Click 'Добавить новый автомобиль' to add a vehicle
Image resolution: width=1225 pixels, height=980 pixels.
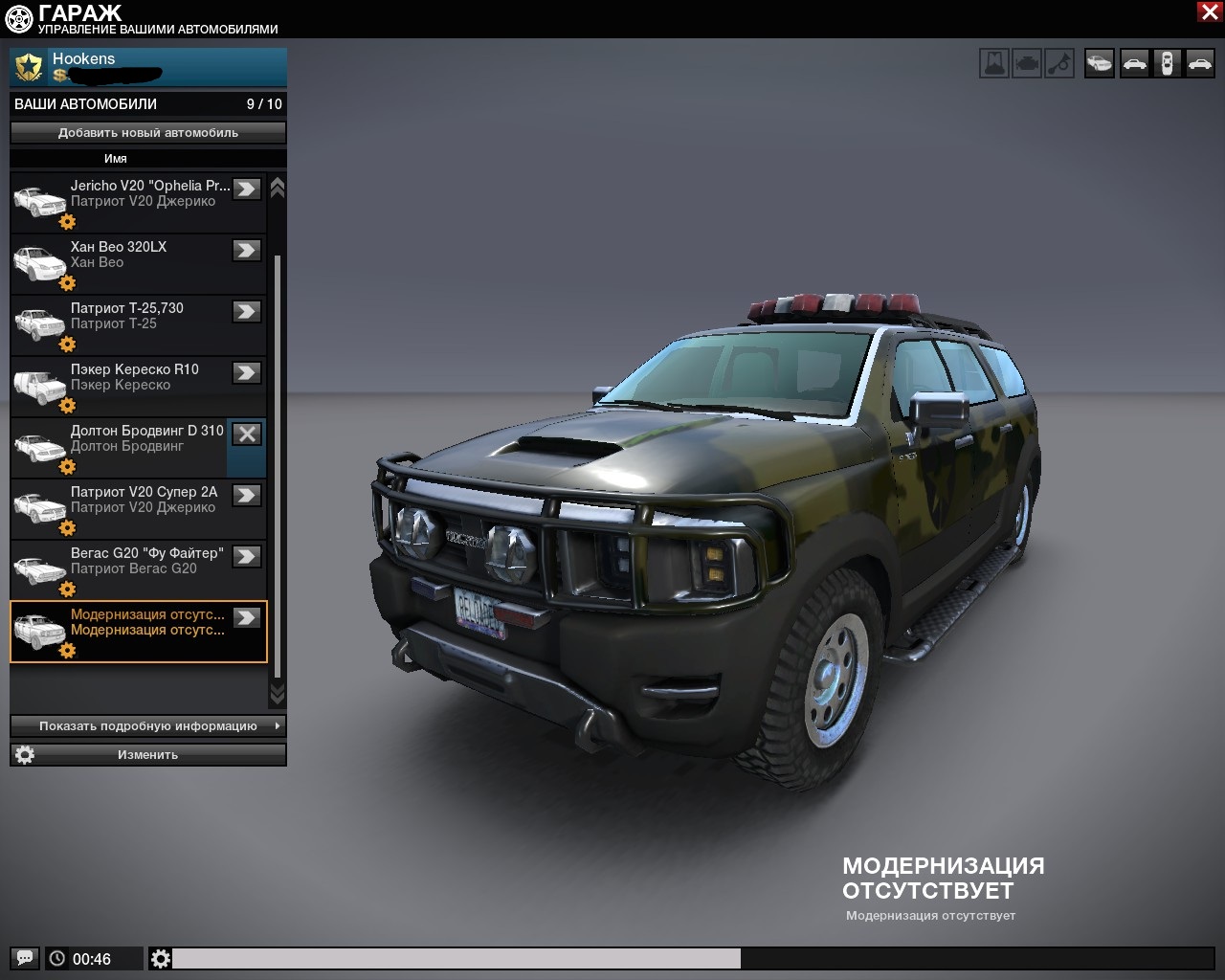click(148, 133)
